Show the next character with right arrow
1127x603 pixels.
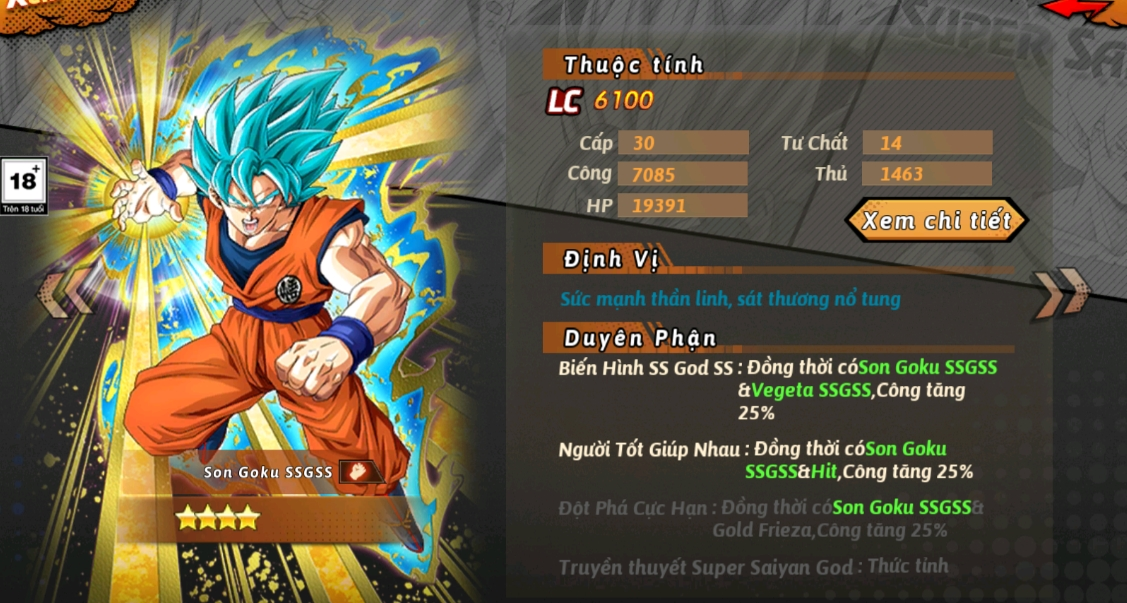point(1061,293)
